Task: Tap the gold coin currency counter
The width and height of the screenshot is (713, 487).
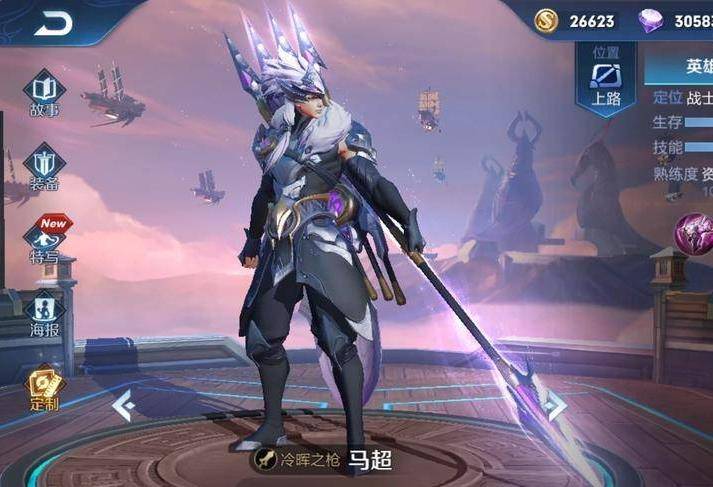Action: [575, 20]
